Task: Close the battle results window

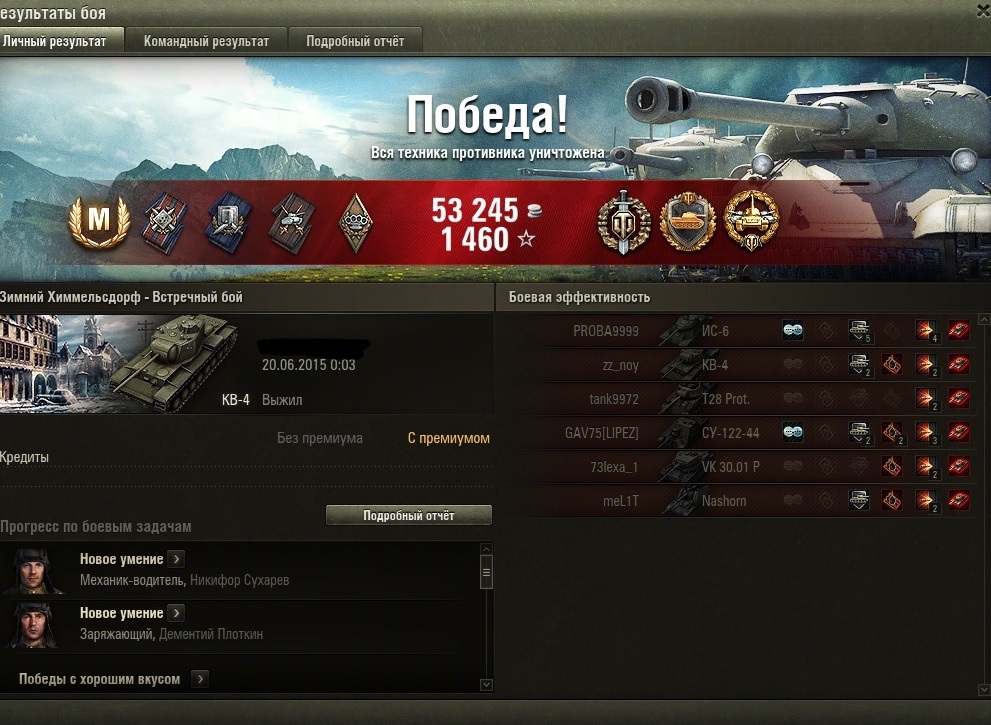Action: tap(980, 9)
